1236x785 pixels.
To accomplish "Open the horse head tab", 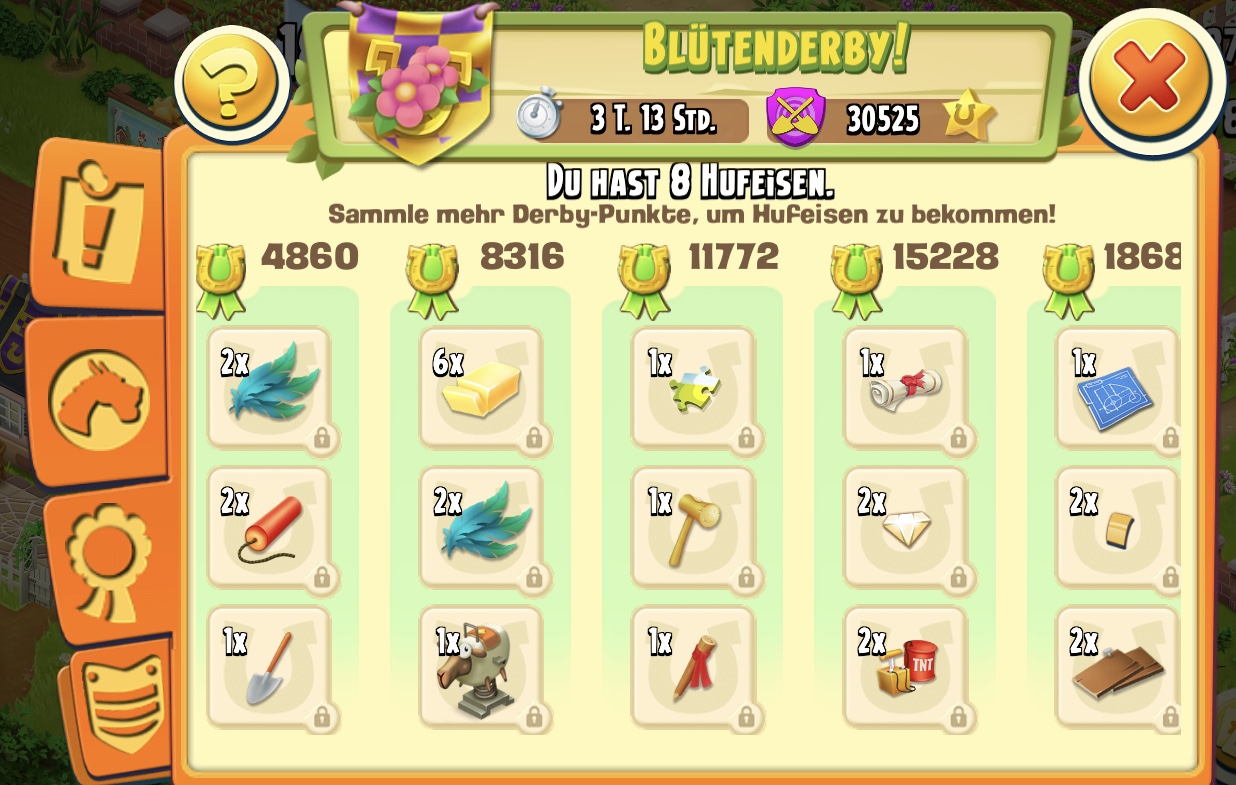I will click(98, 397).
